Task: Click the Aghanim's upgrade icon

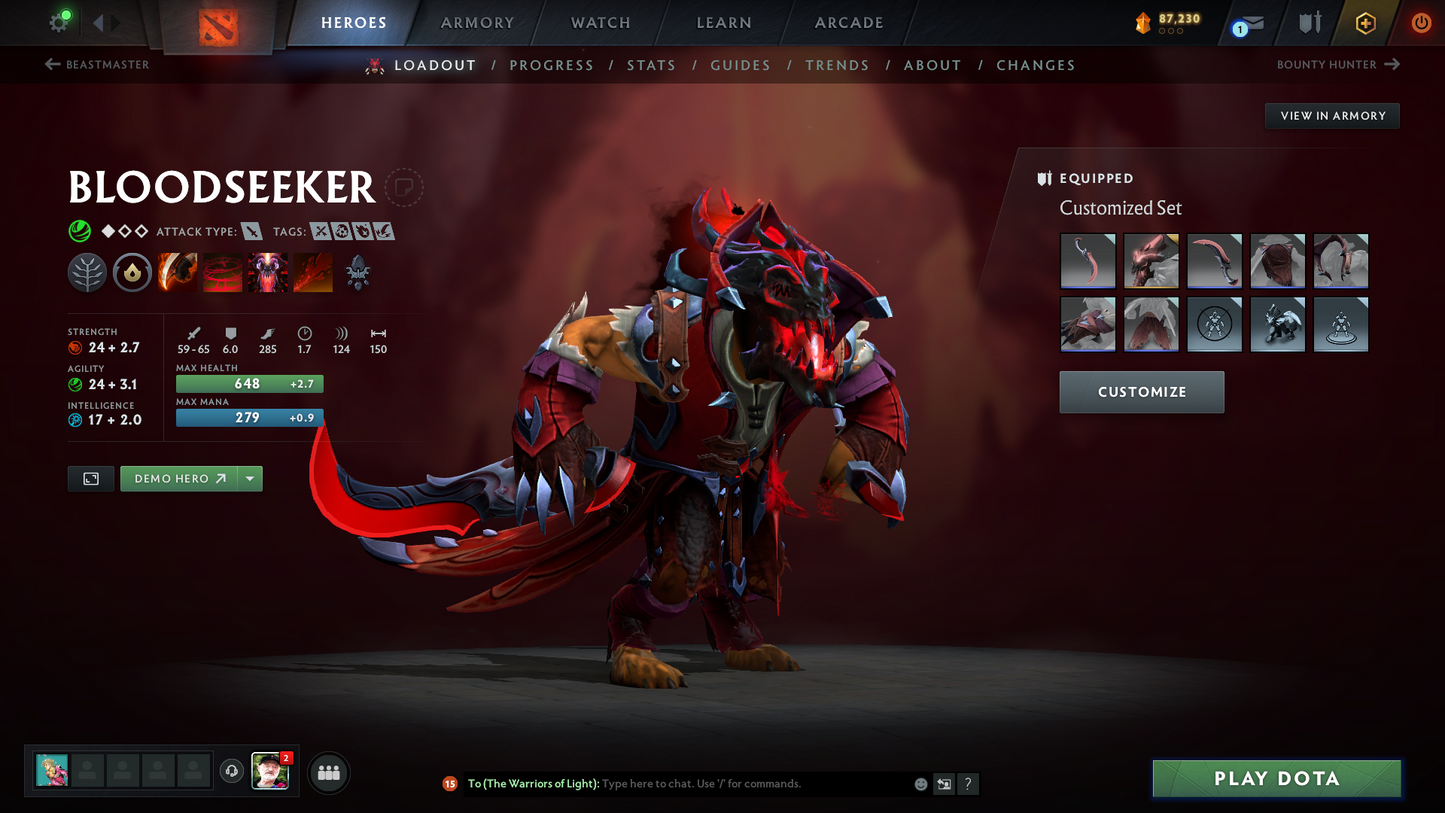Action: [x=357, y=272]
